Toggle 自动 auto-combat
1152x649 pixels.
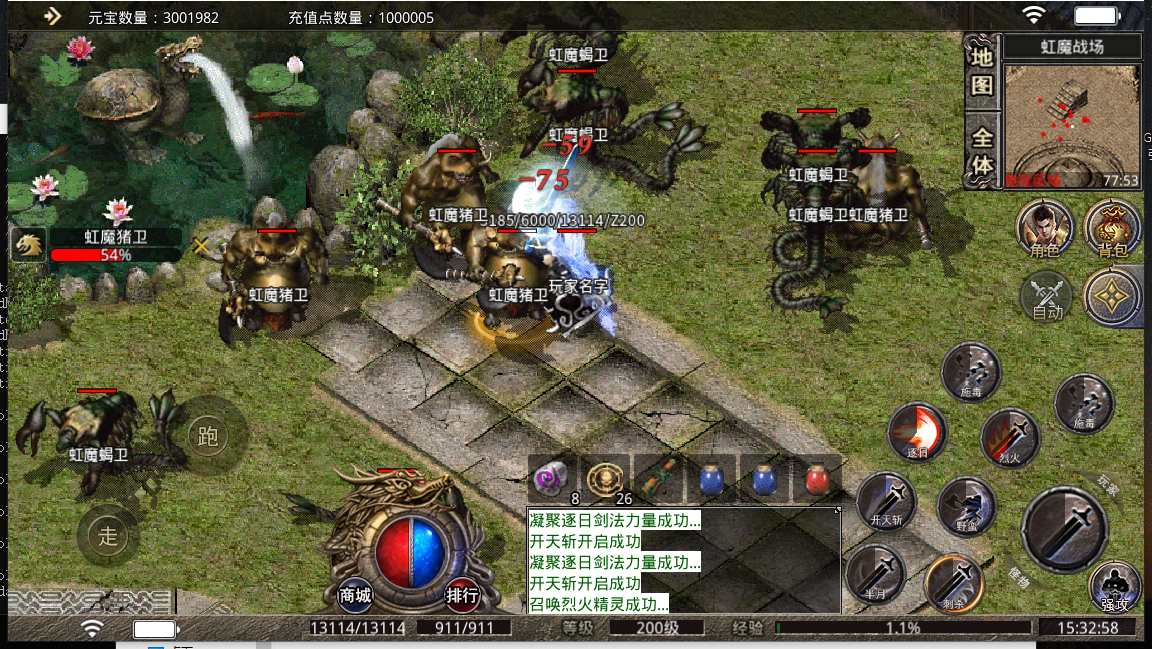[1046, 298]
